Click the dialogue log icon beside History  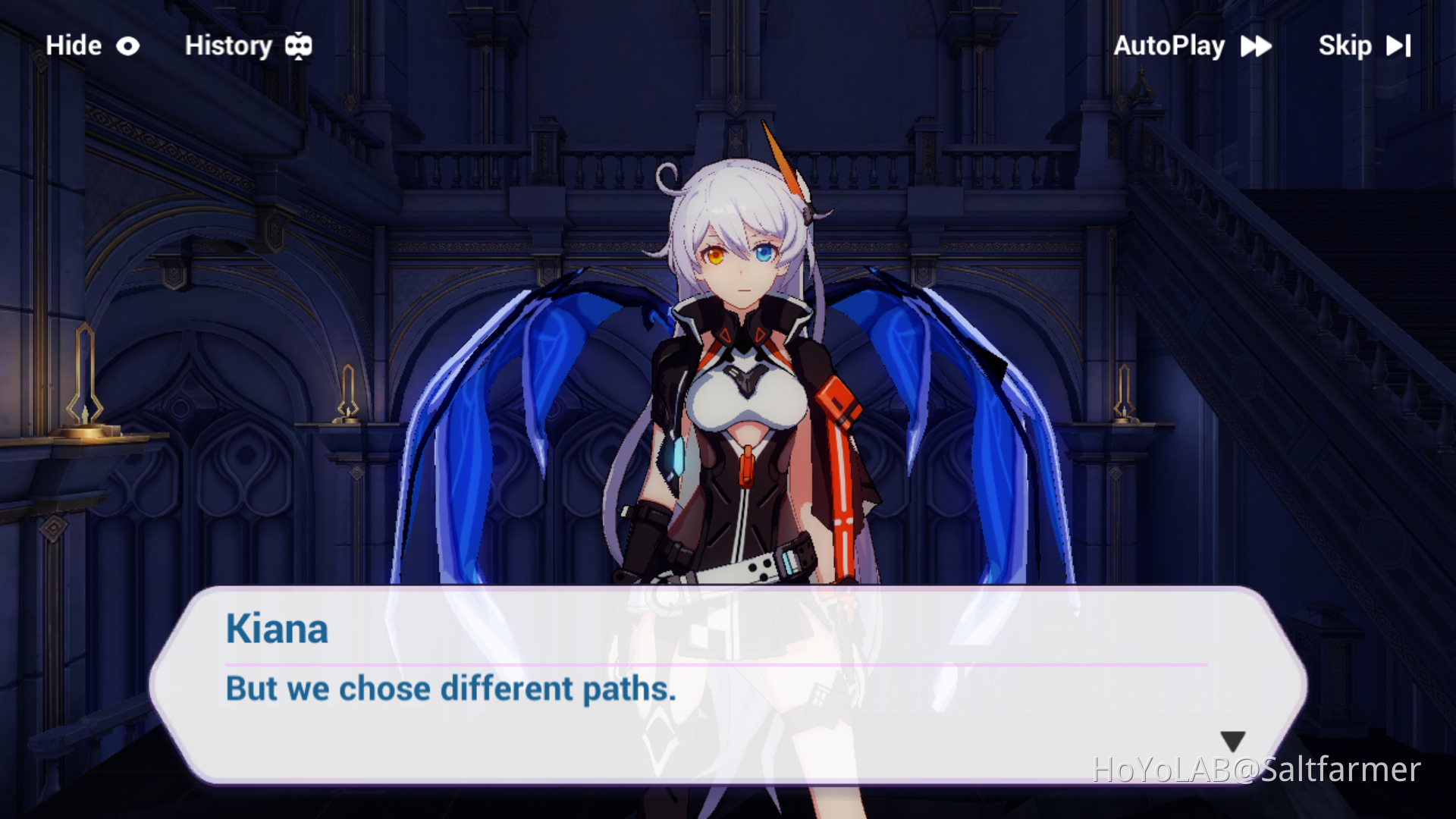[x=299, y=45]
